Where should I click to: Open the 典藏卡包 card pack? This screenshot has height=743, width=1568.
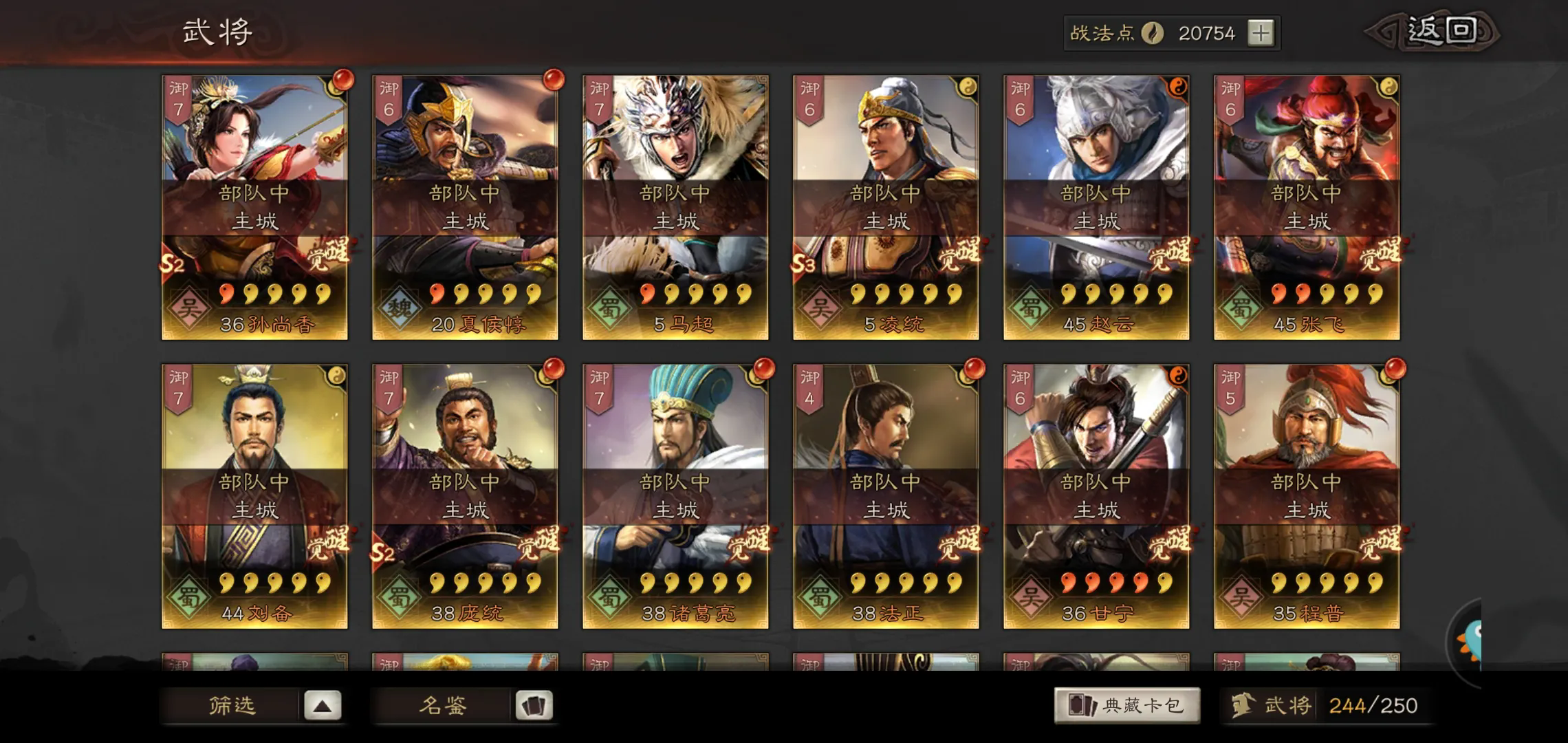[1126, 705]
